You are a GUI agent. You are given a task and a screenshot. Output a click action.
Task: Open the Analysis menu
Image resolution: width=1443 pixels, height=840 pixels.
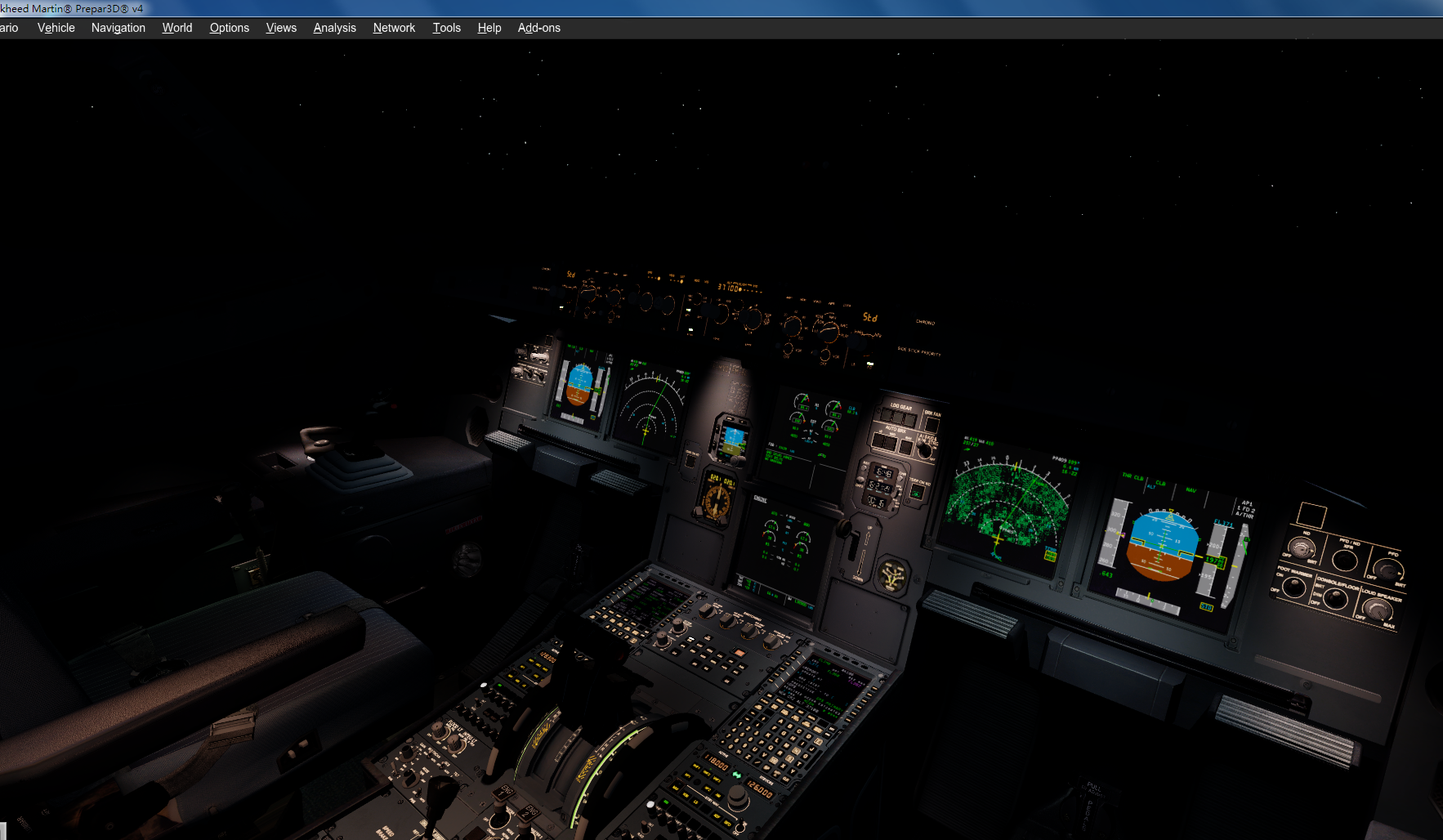click(334, 27)
